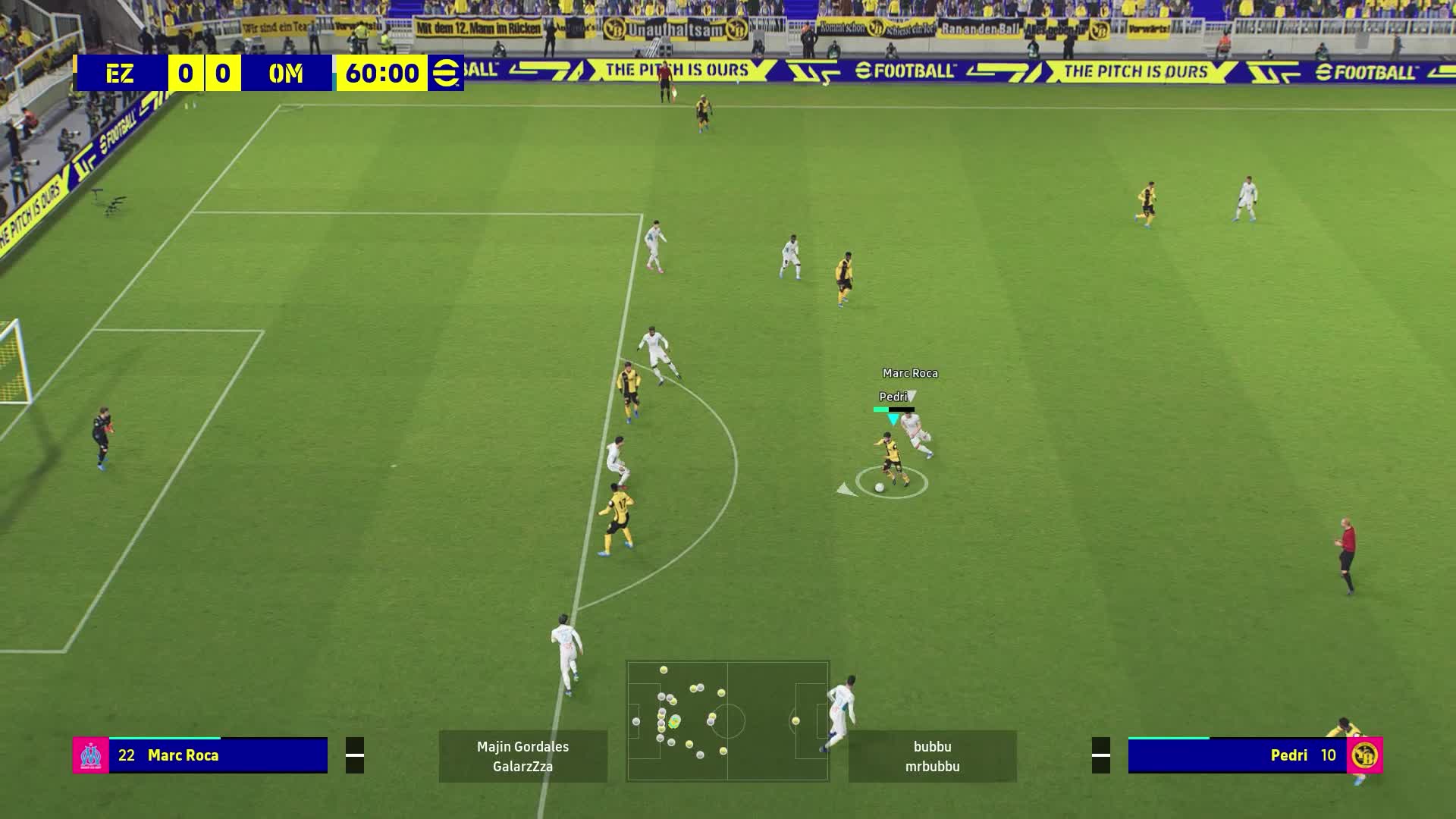Select the Pedri player panel

click(1238, 755)
